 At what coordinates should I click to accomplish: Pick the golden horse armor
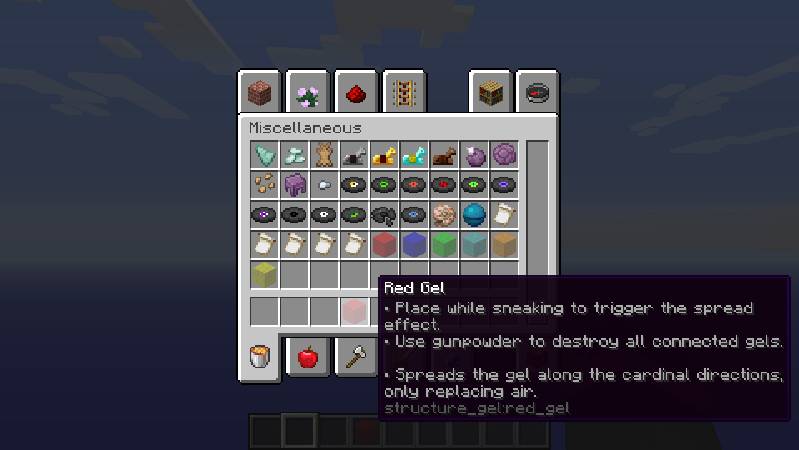click(385, 155)
